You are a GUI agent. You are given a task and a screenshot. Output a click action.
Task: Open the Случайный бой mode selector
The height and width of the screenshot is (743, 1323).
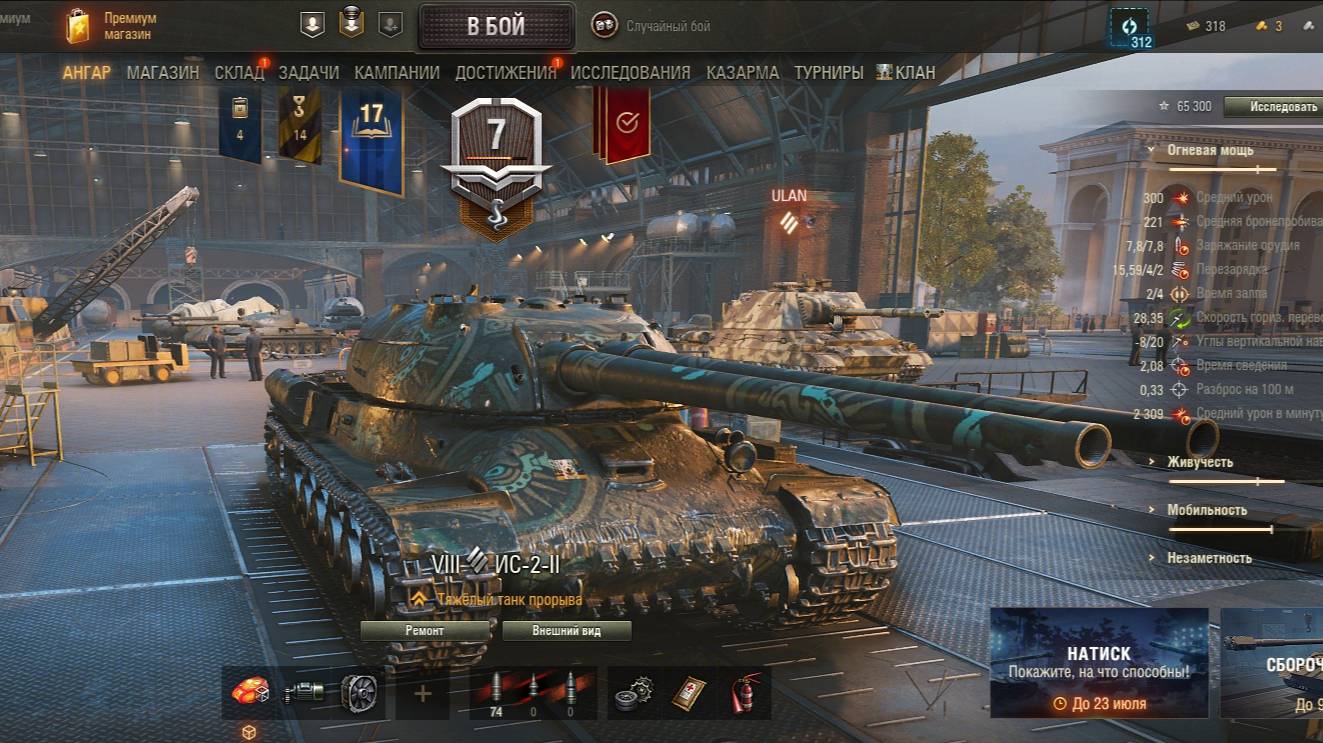point(651,26)
